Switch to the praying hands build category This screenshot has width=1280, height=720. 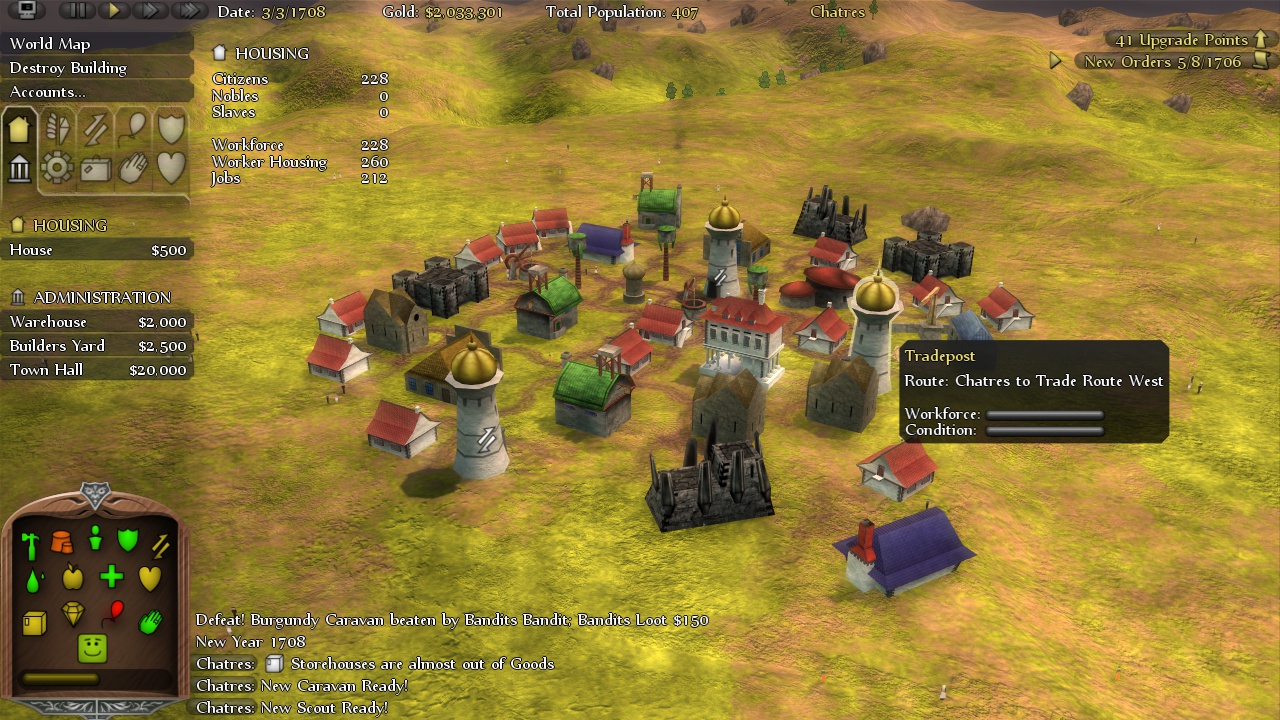coord(133,168)
